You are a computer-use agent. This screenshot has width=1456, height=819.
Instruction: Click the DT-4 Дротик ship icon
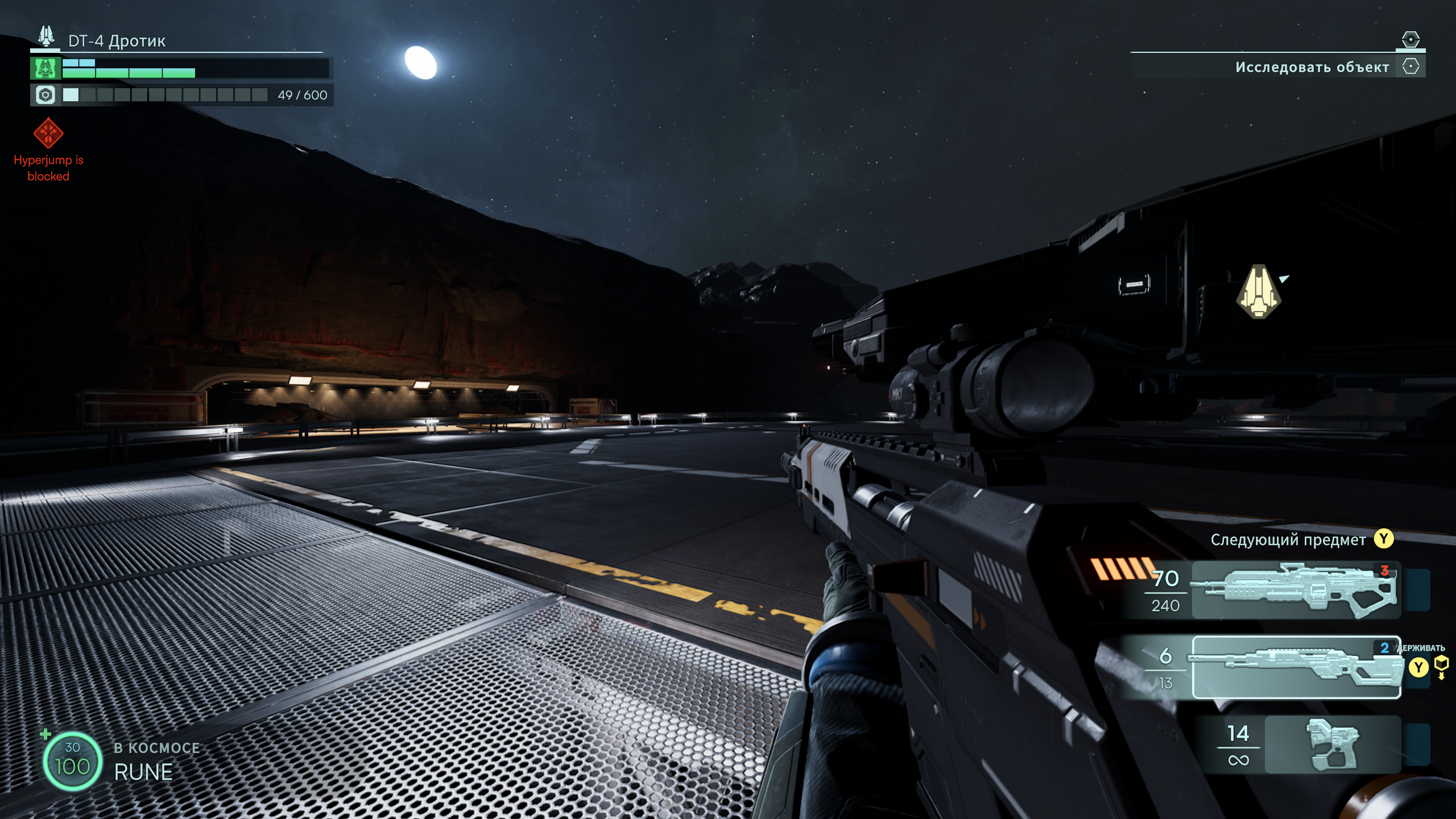point(46,36)
